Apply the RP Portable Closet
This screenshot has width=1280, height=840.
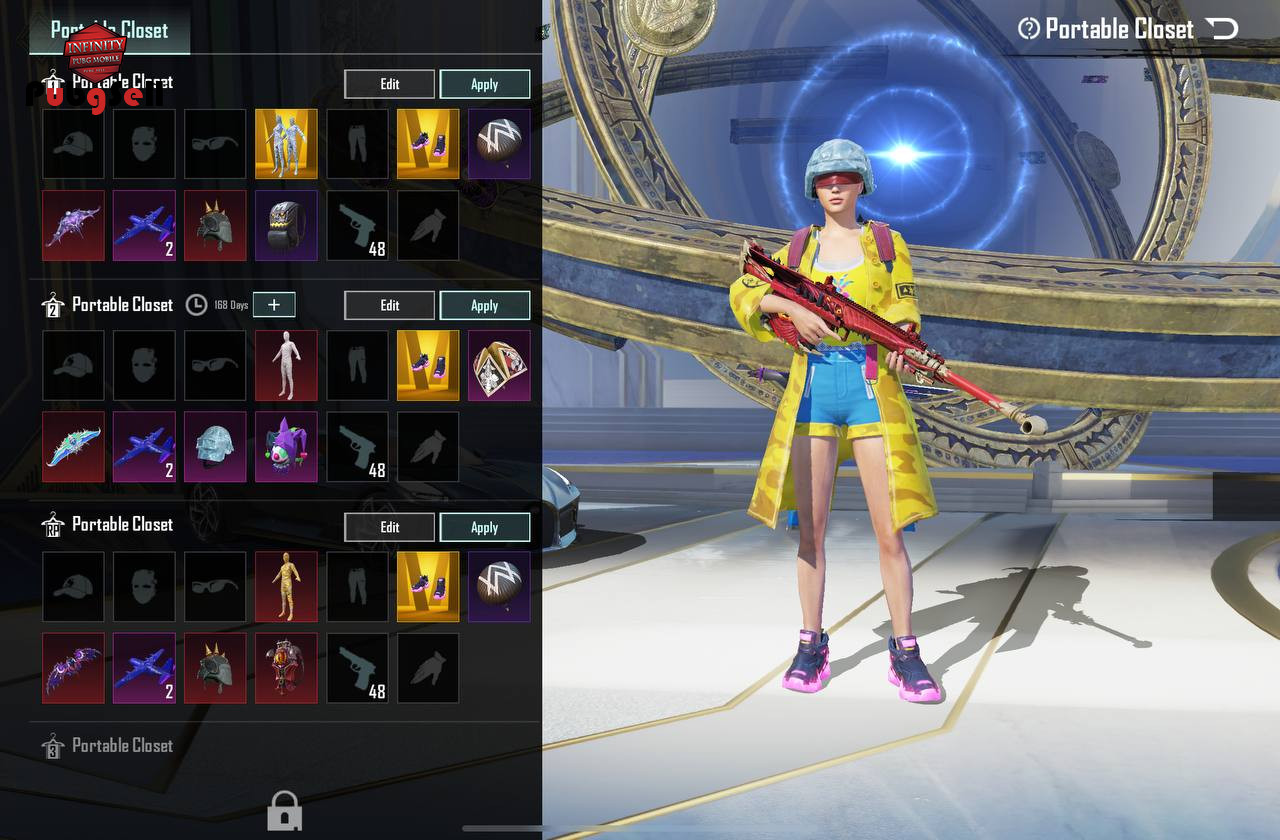point(485,527)
